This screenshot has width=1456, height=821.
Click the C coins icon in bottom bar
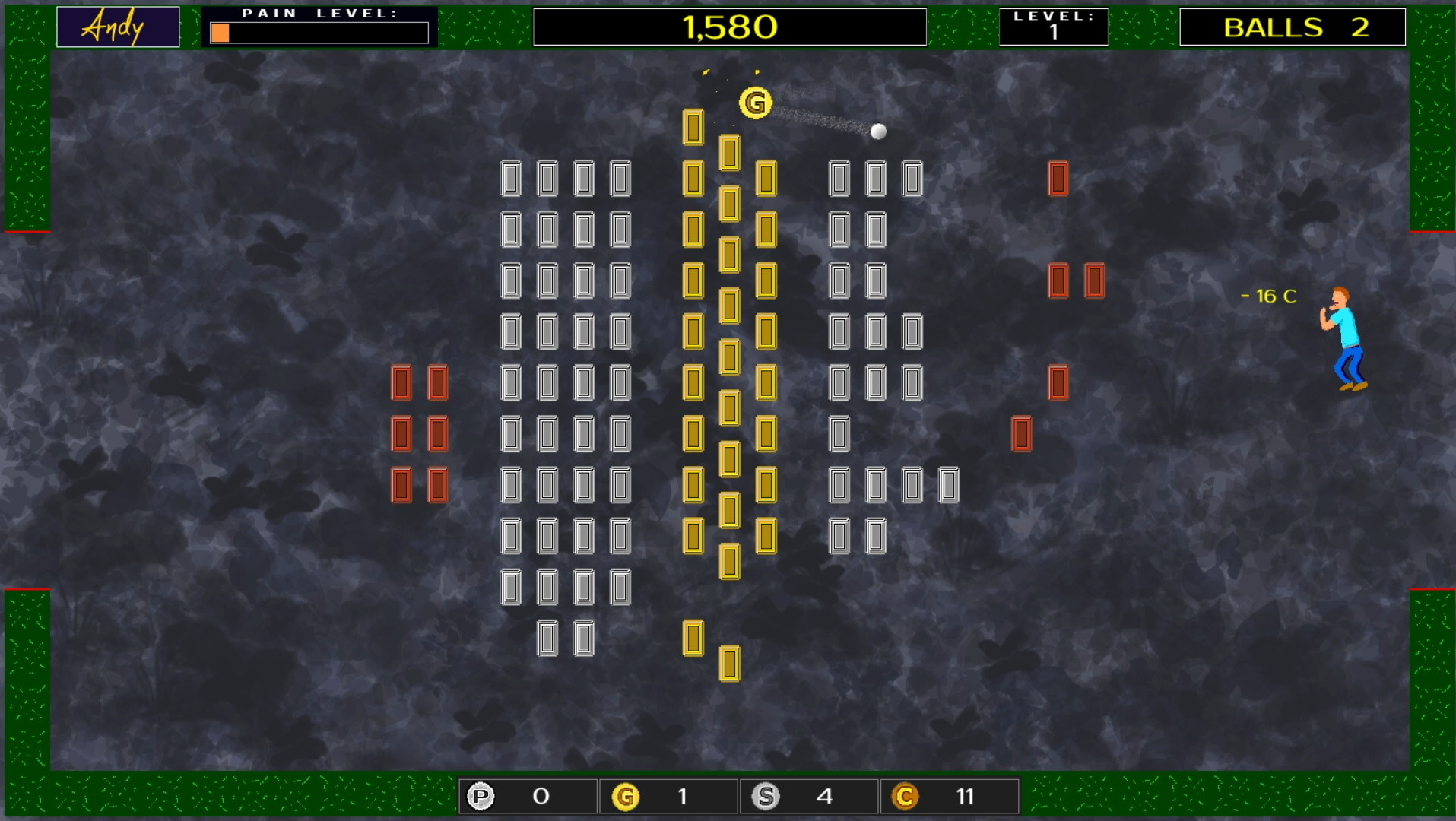point(905,796)
